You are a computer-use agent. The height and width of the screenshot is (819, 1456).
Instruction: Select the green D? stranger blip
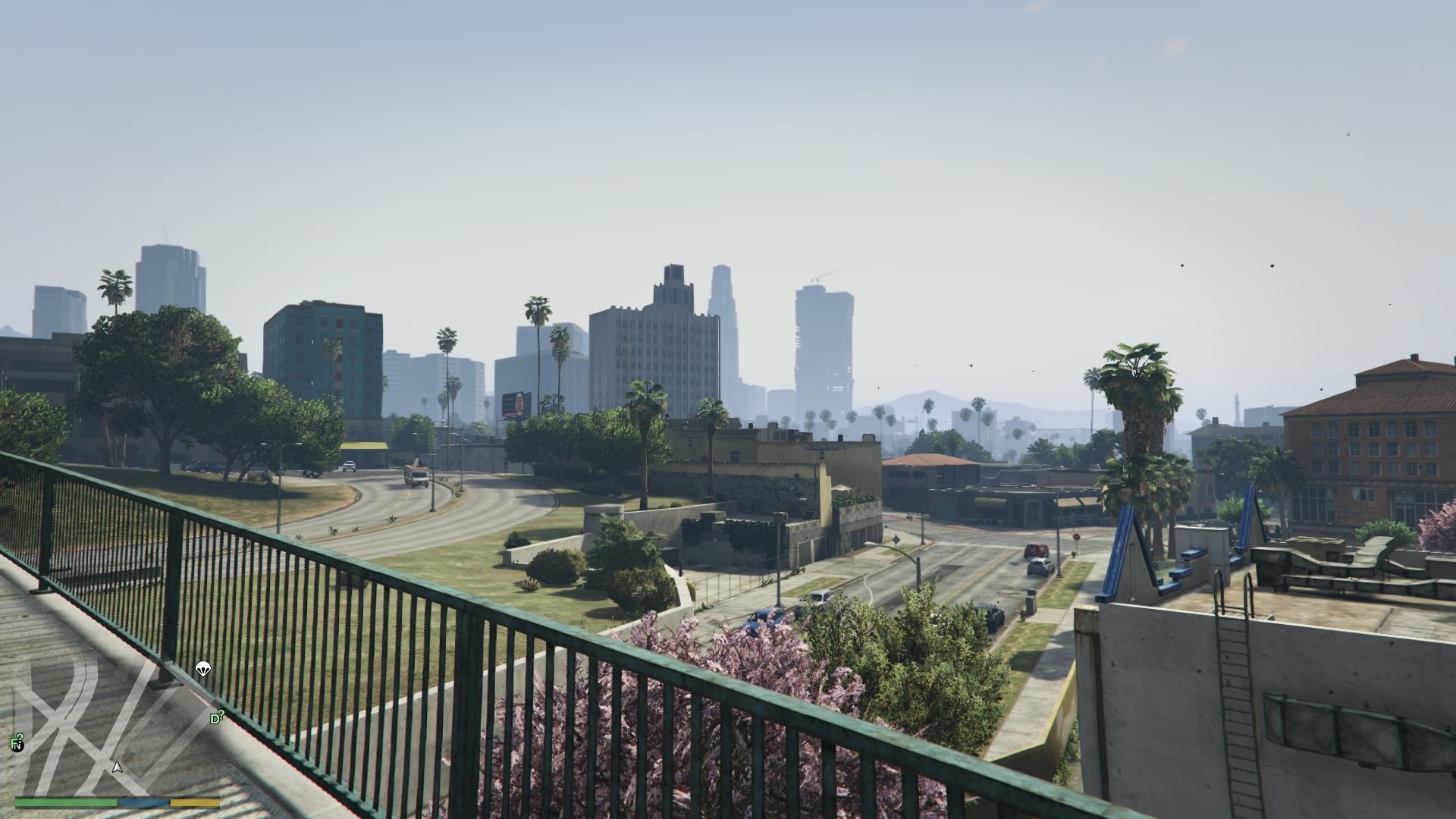click(x=216, y=716)
